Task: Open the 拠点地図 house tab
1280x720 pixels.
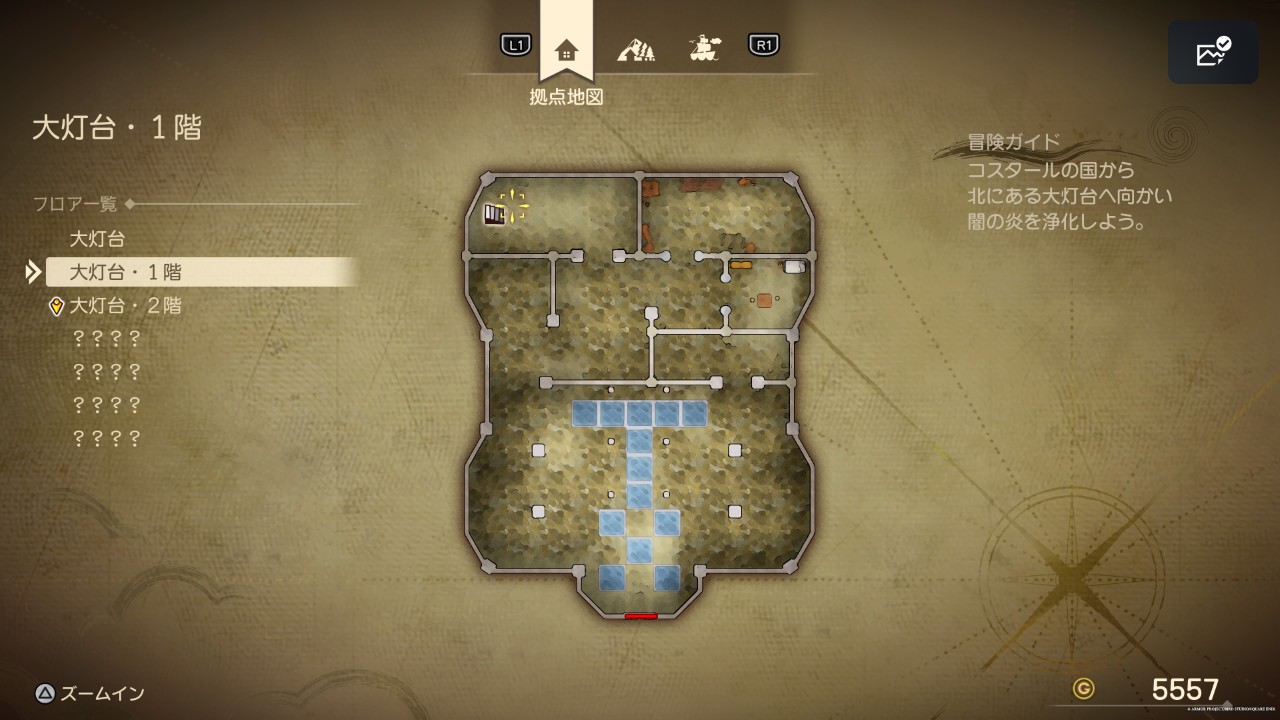Action: (x=566, y=50)
